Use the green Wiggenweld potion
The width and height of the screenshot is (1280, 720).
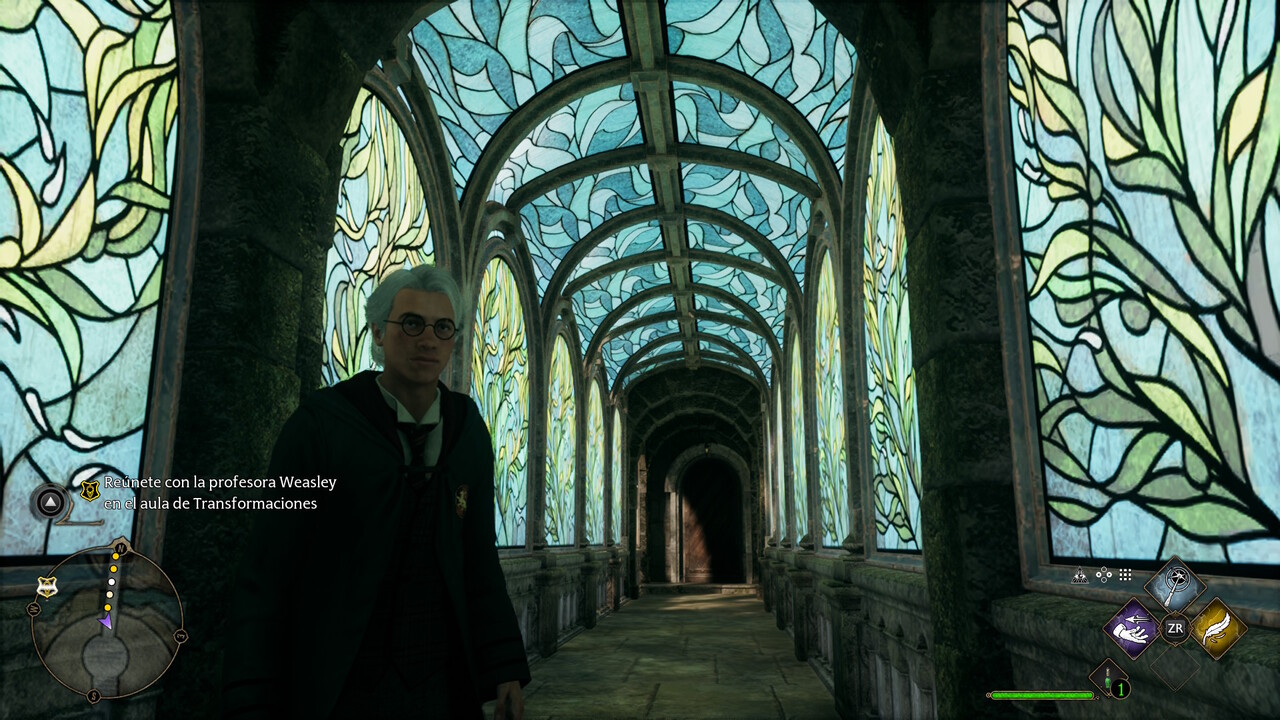click(1109, 678)
